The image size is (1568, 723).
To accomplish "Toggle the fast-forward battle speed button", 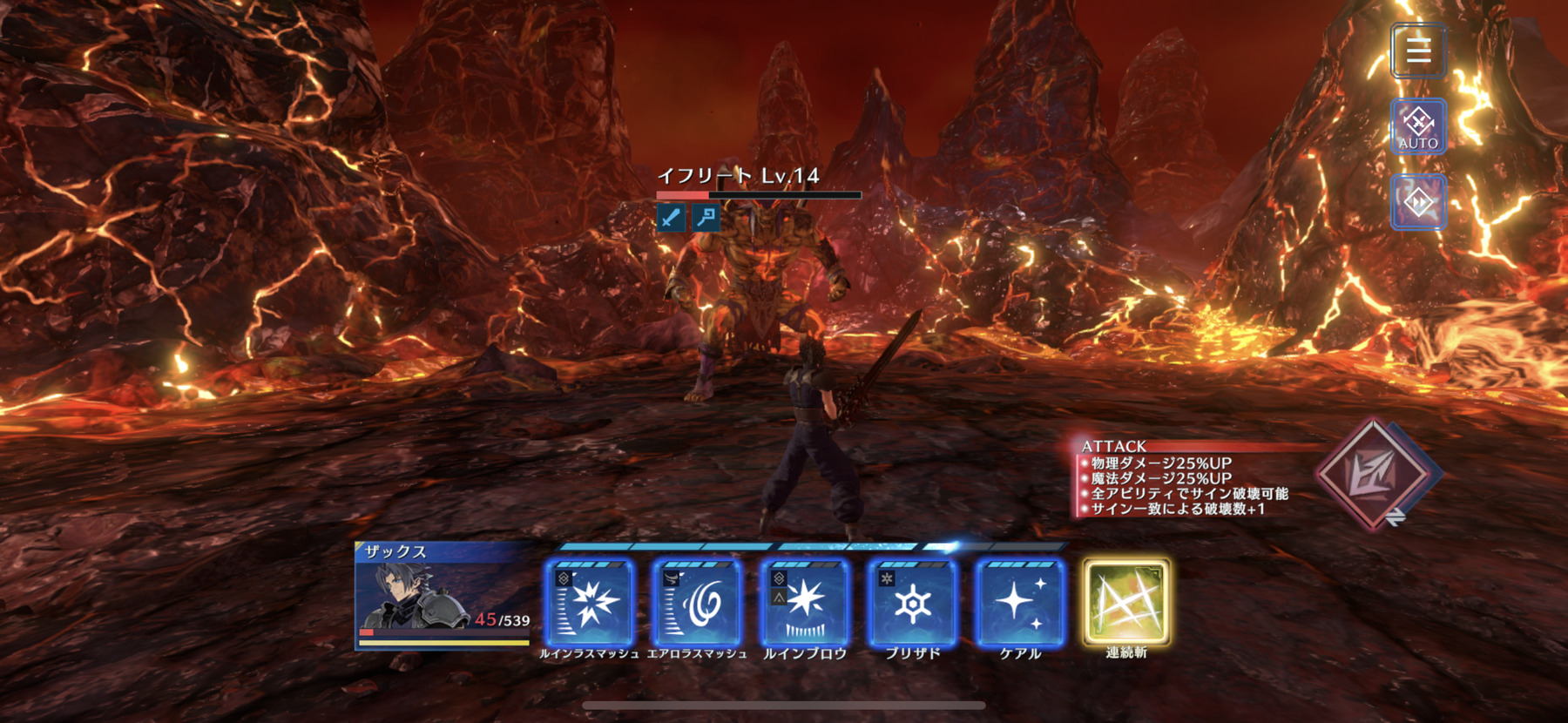I will pos(1418,202).
